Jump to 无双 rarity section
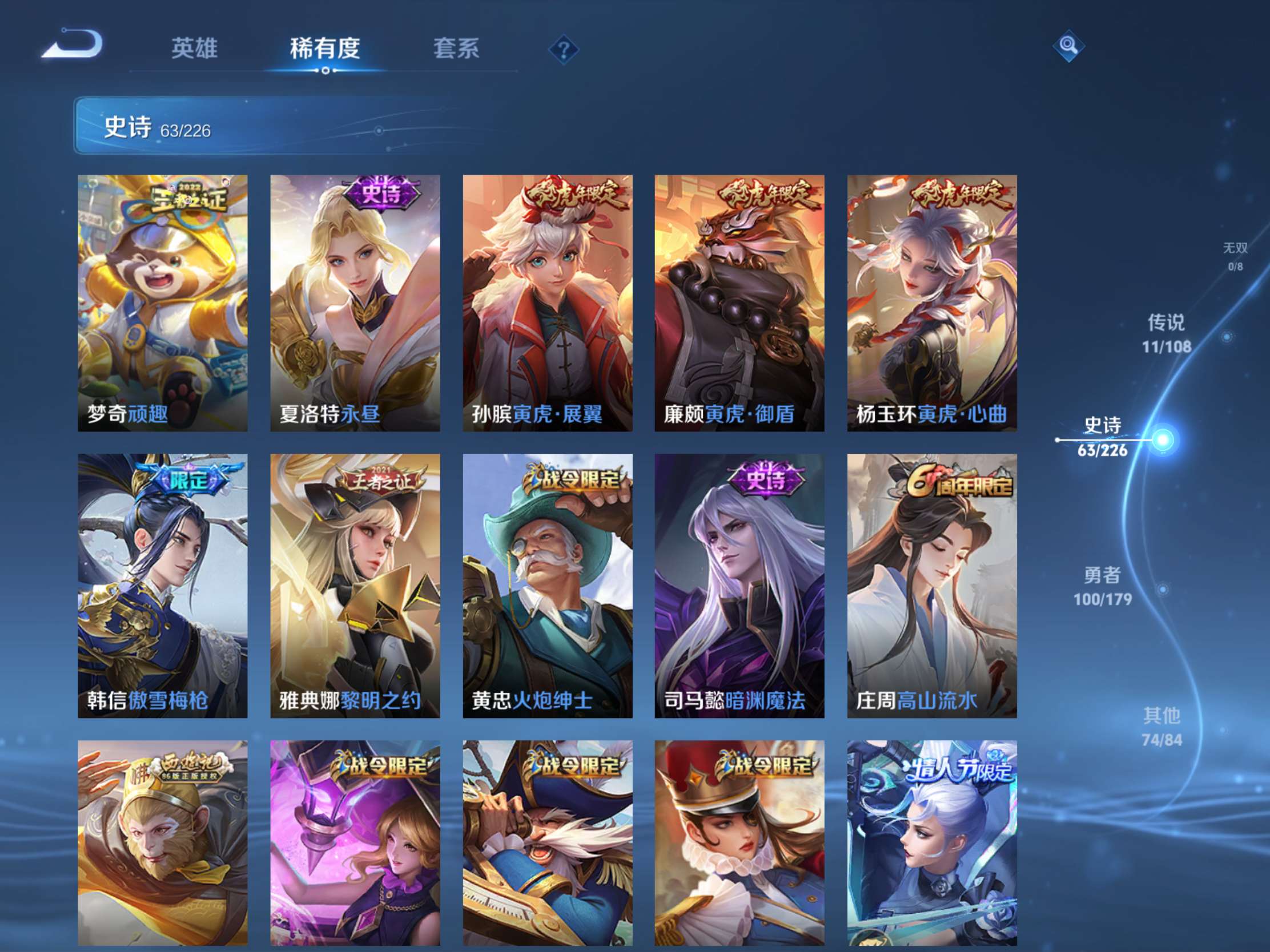The height and width of the screenshot is (952, 1270). coord(1235,256)
